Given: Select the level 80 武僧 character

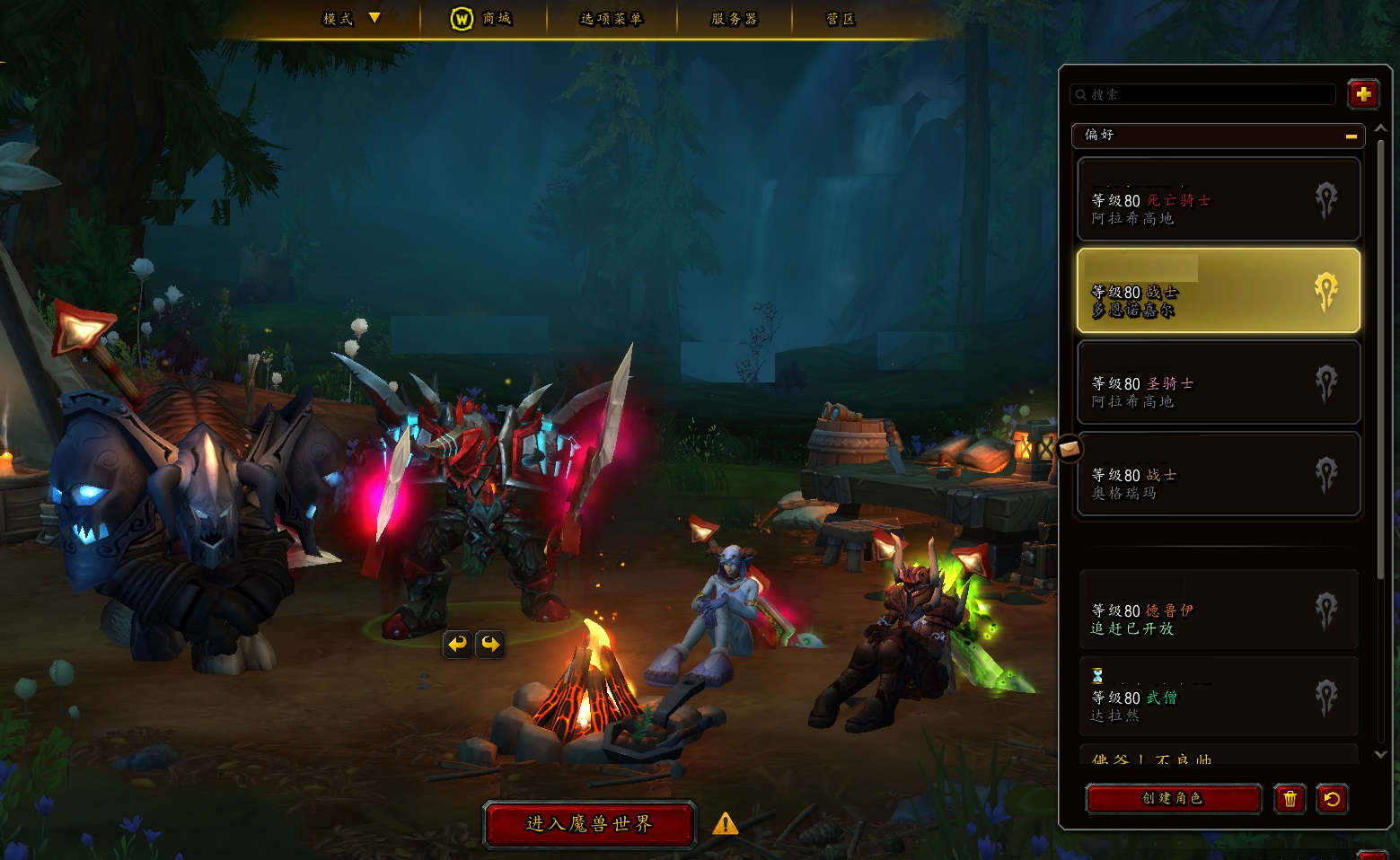Looking at the screenshot, I should tap(1218, 697).
